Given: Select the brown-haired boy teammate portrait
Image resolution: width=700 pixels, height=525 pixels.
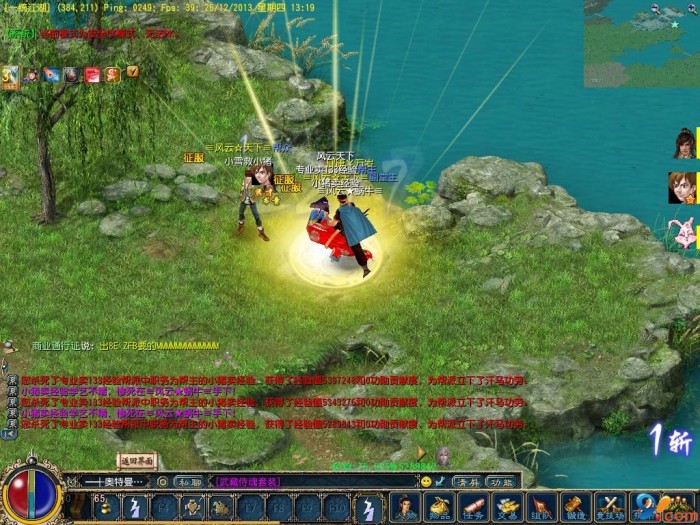Looking at the screenshot, I should click(x=683, y=187).
